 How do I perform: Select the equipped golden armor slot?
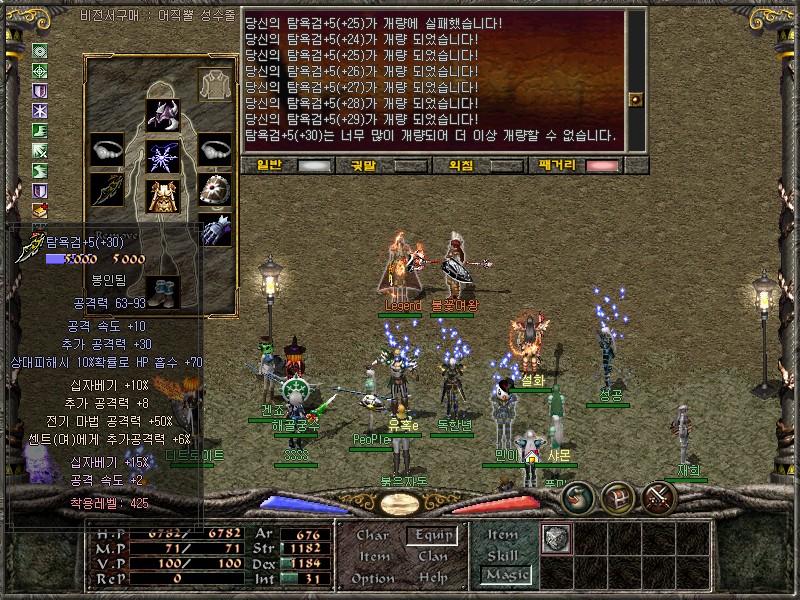coord(162,196)
